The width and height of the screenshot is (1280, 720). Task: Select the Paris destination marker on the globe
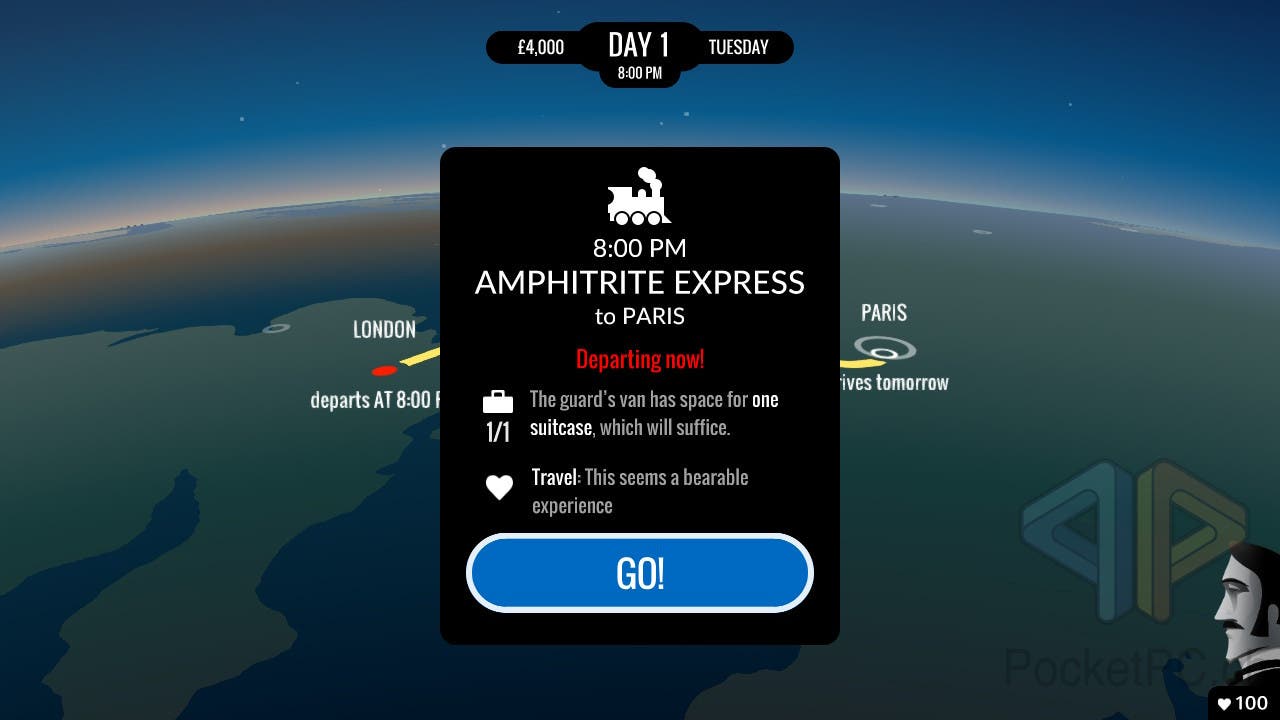pos(885,350)
